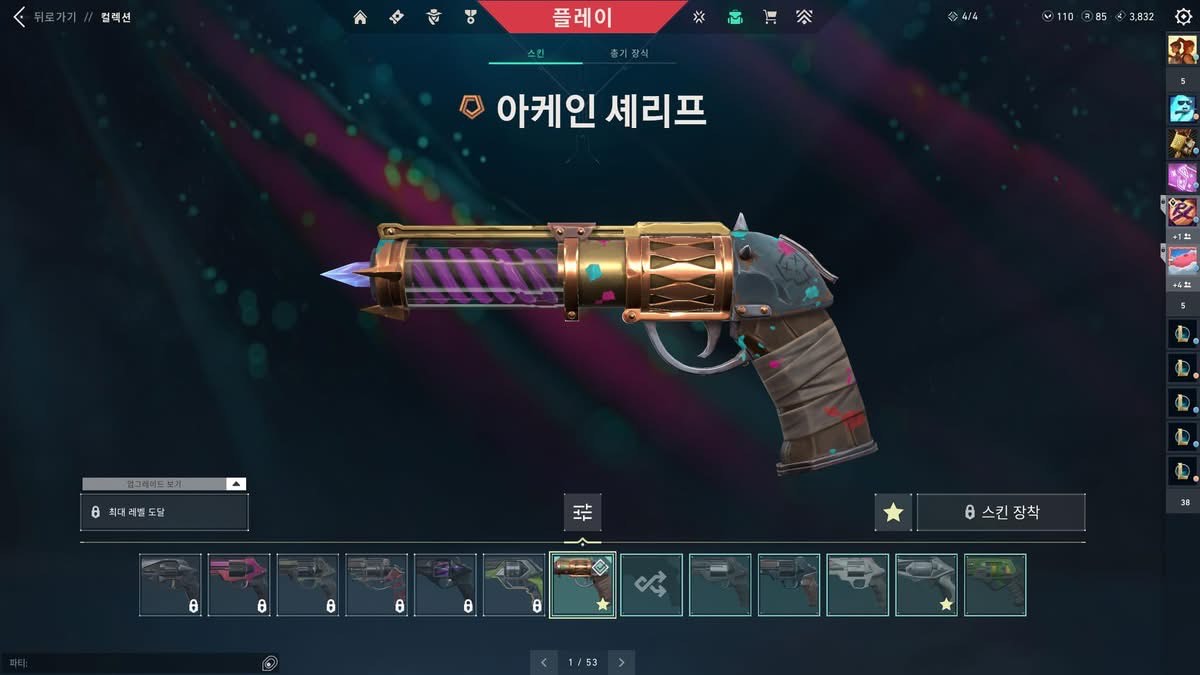Open the shopping cart store icon

click(769, 17)
